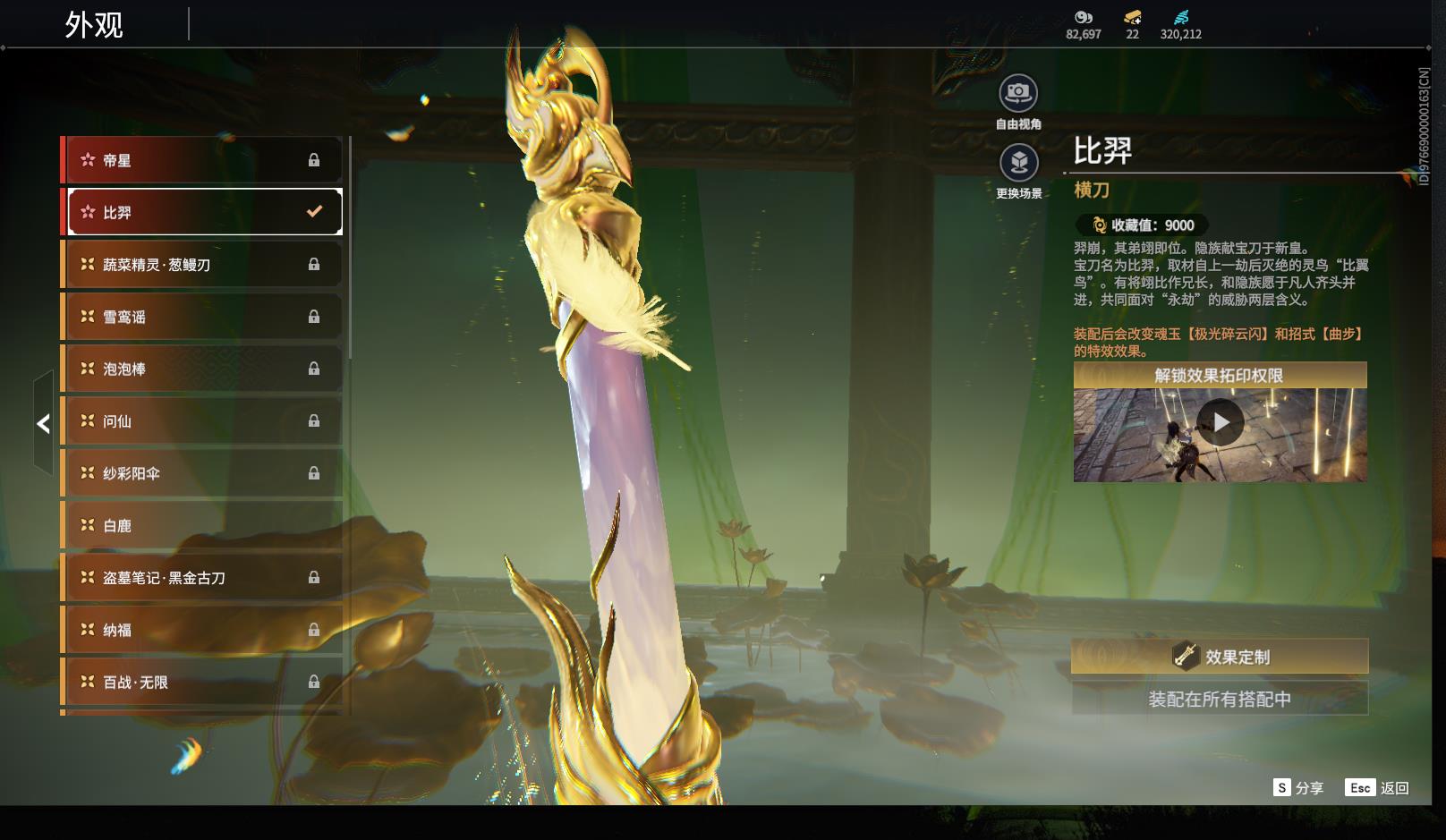Screen dimensions: 1446x840
Task: Select the 纱彩阳伞 skin entry
Action: pyautogui.click(x=204, y=473)
